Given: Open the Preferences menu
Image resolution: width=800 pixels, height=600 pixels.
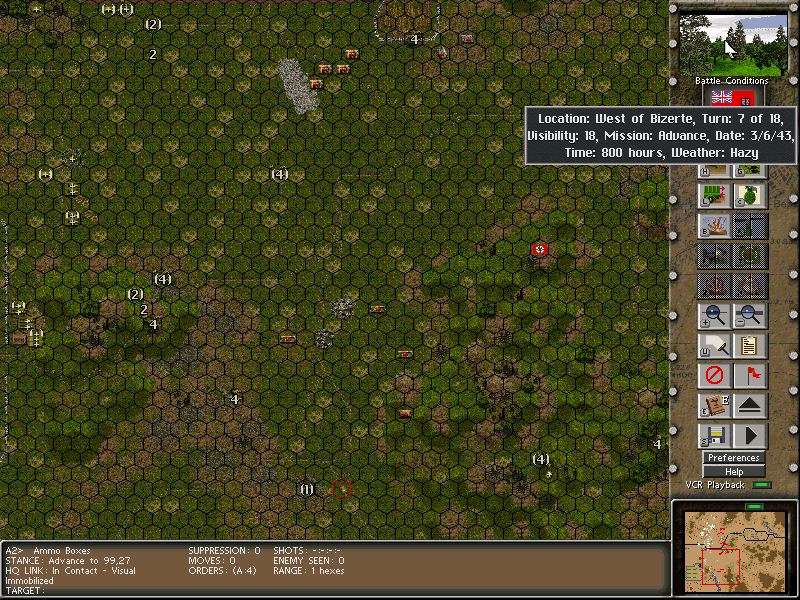Looking at the screenshot, I should pyautogui.click(x=733, y=458).
